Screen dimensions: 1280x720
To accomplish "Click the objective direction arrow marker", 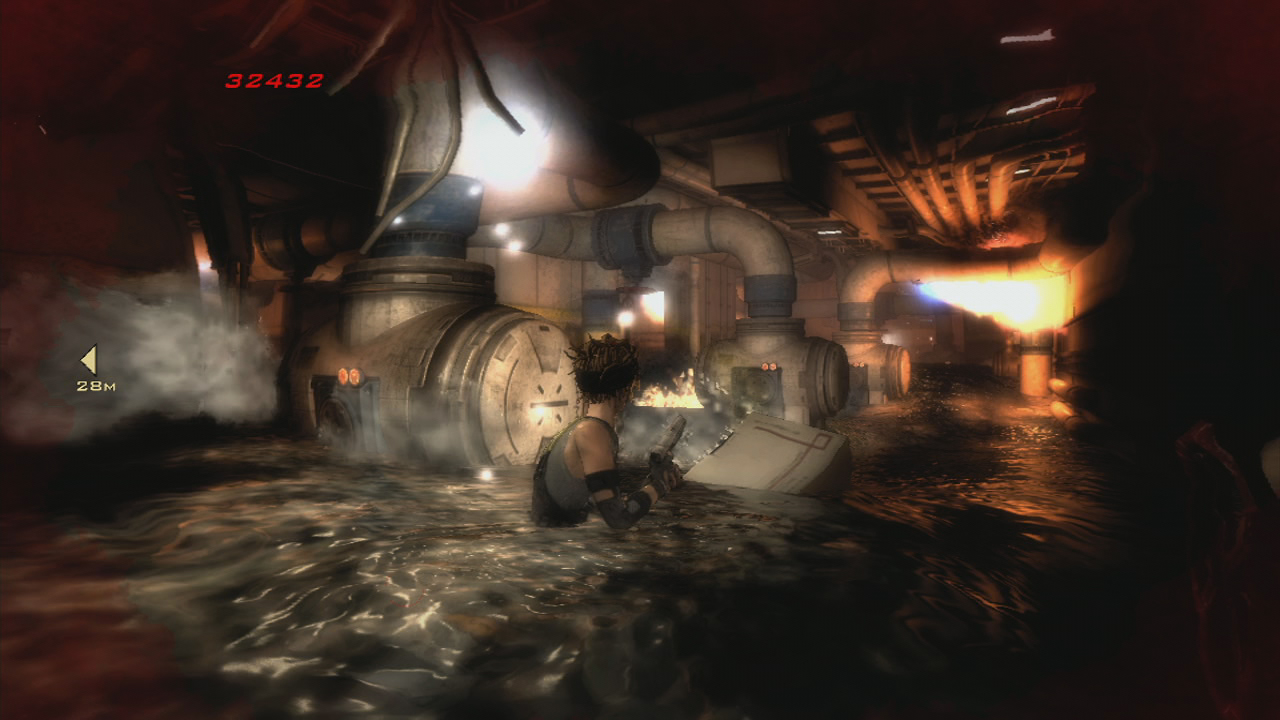I will click(90, 360).
